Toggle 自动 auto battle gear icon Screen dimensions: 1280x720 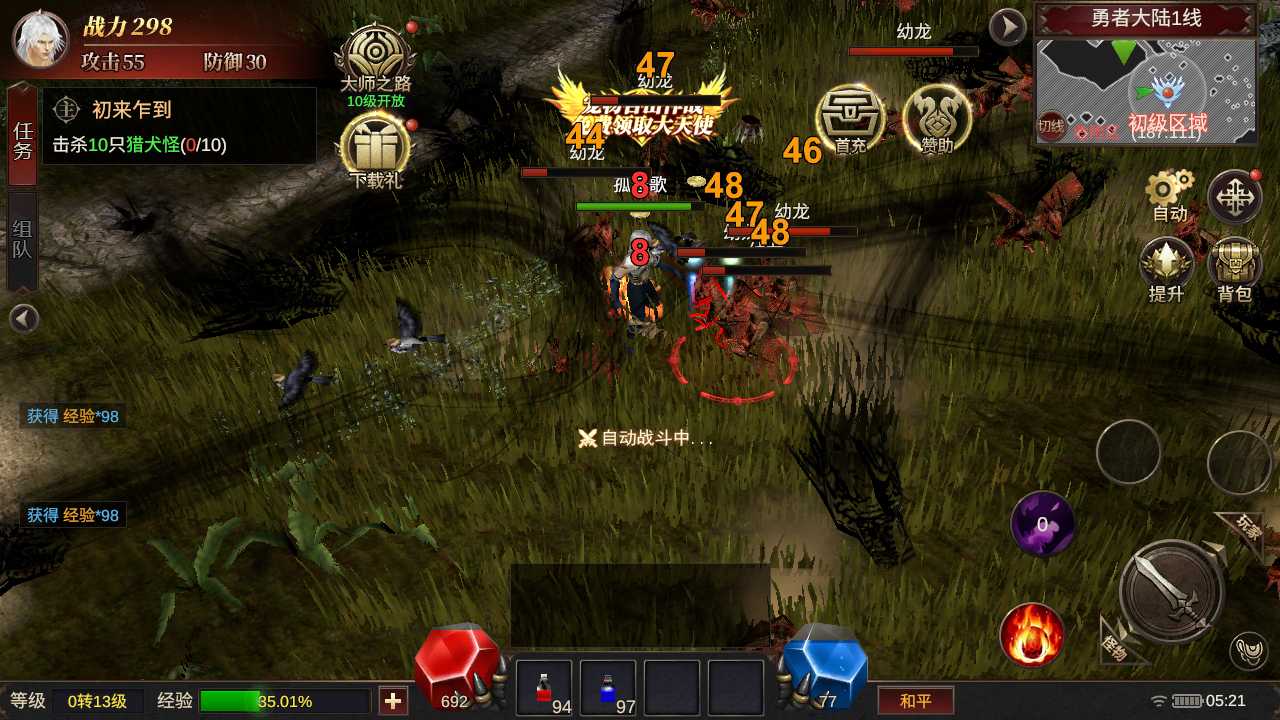1170,194
